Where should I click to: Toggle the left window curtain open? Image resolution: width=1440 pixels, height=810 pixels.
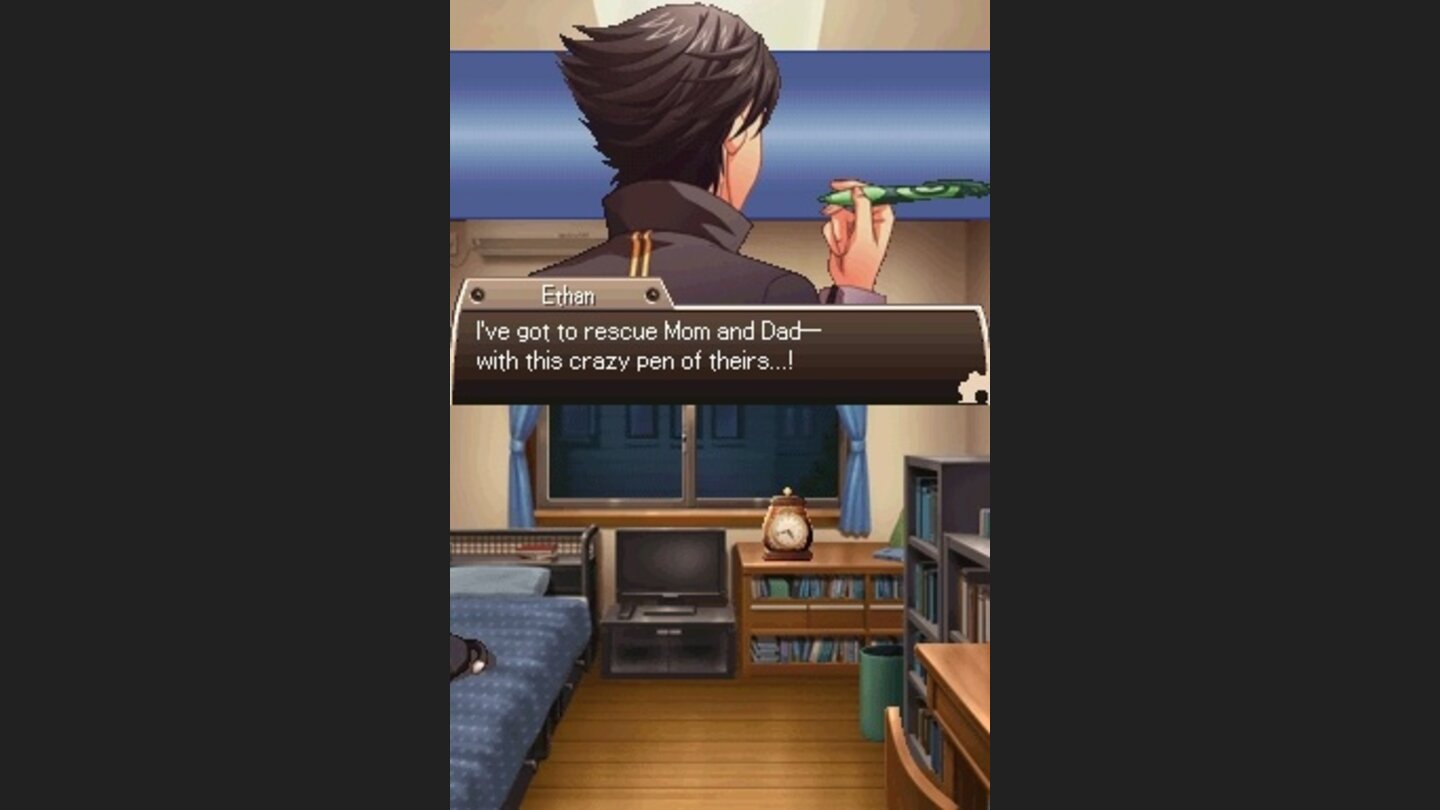[x=520, y=460]
